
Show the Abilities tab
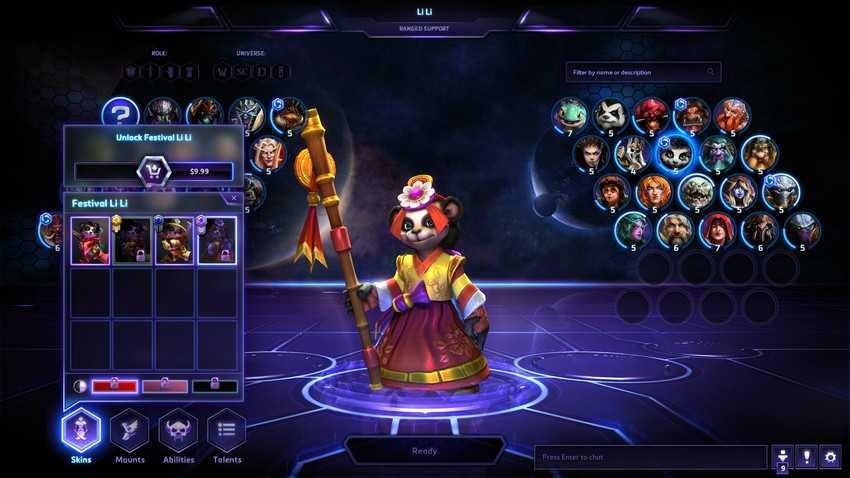(x=178, y=433)
